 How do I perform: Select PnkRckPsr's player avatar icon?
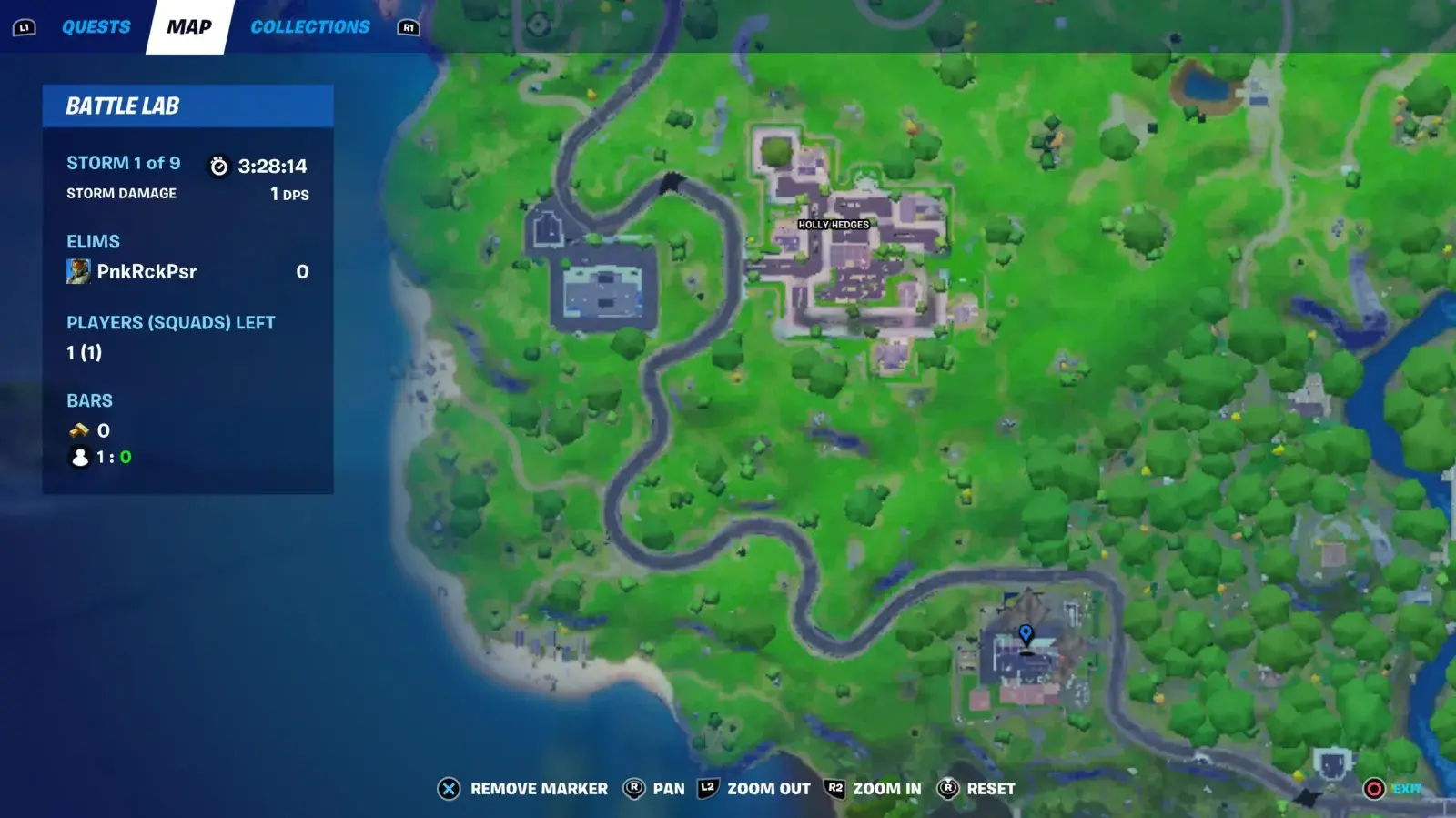tap(78, 270)
